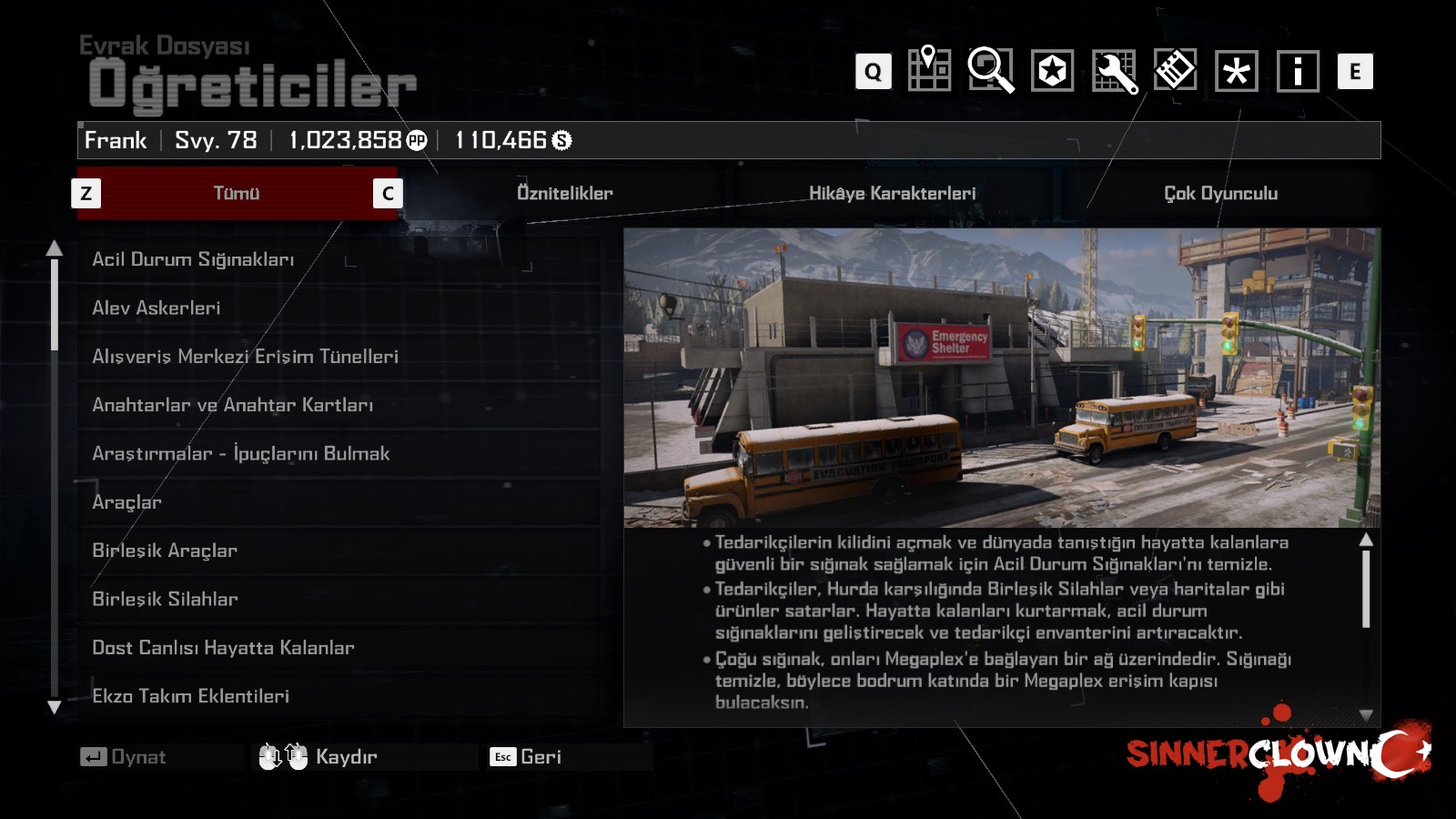Open the wrench crafting menu icon

coord(1114,71)
